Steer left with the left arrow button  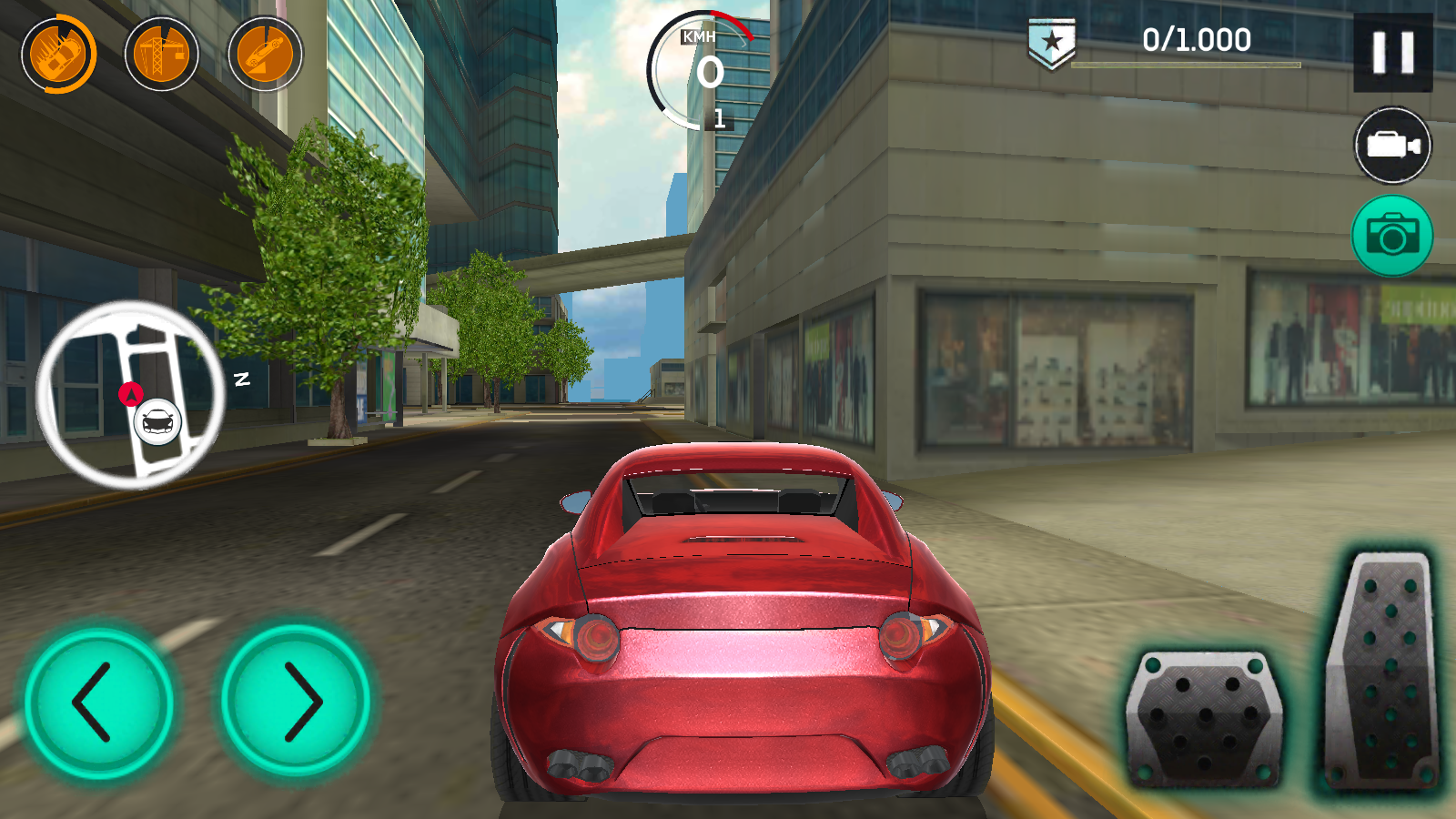[98, 703]
